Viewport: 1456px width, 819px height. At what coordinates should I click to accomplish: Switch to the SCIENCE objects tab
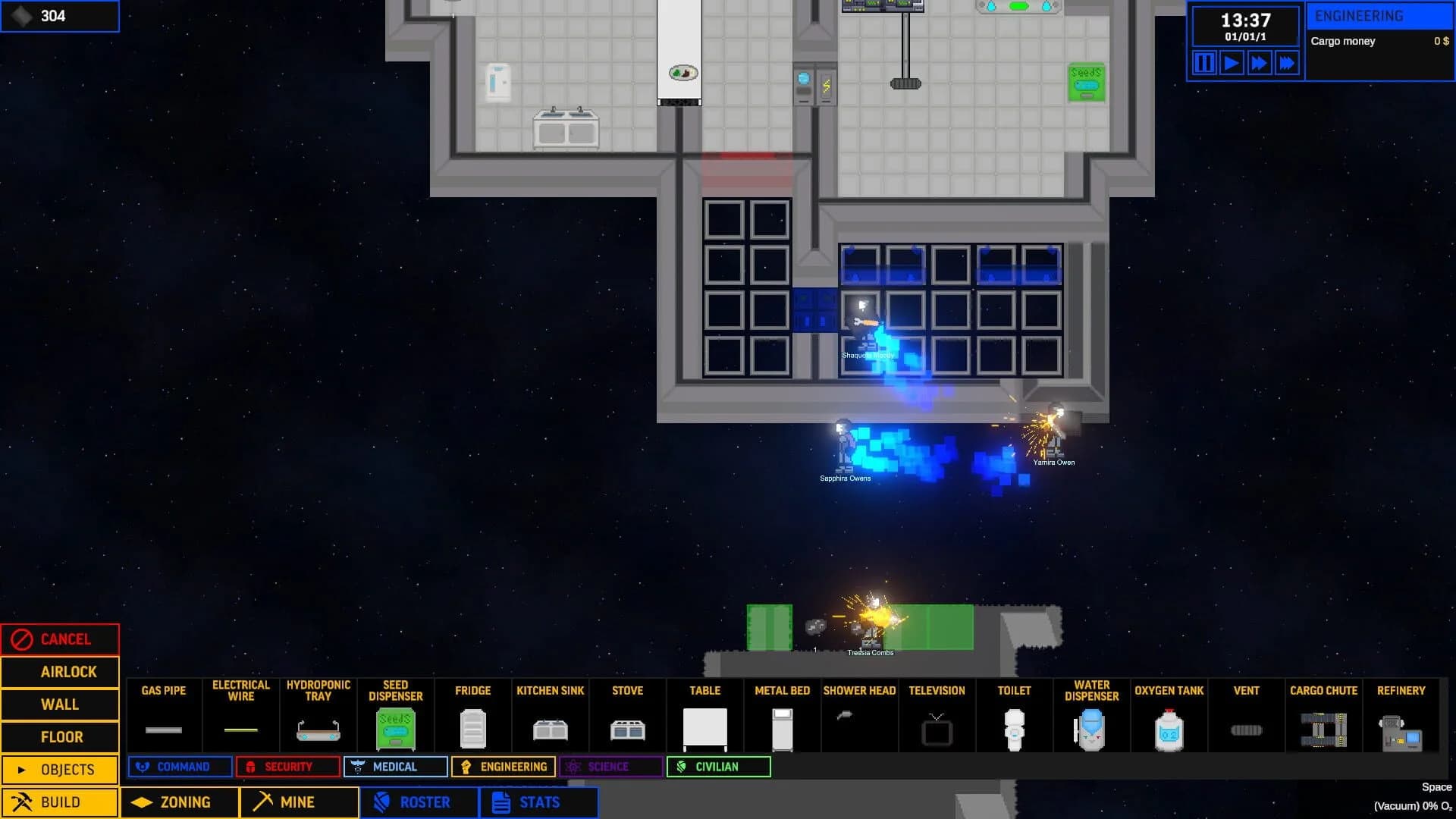[610, 767]
